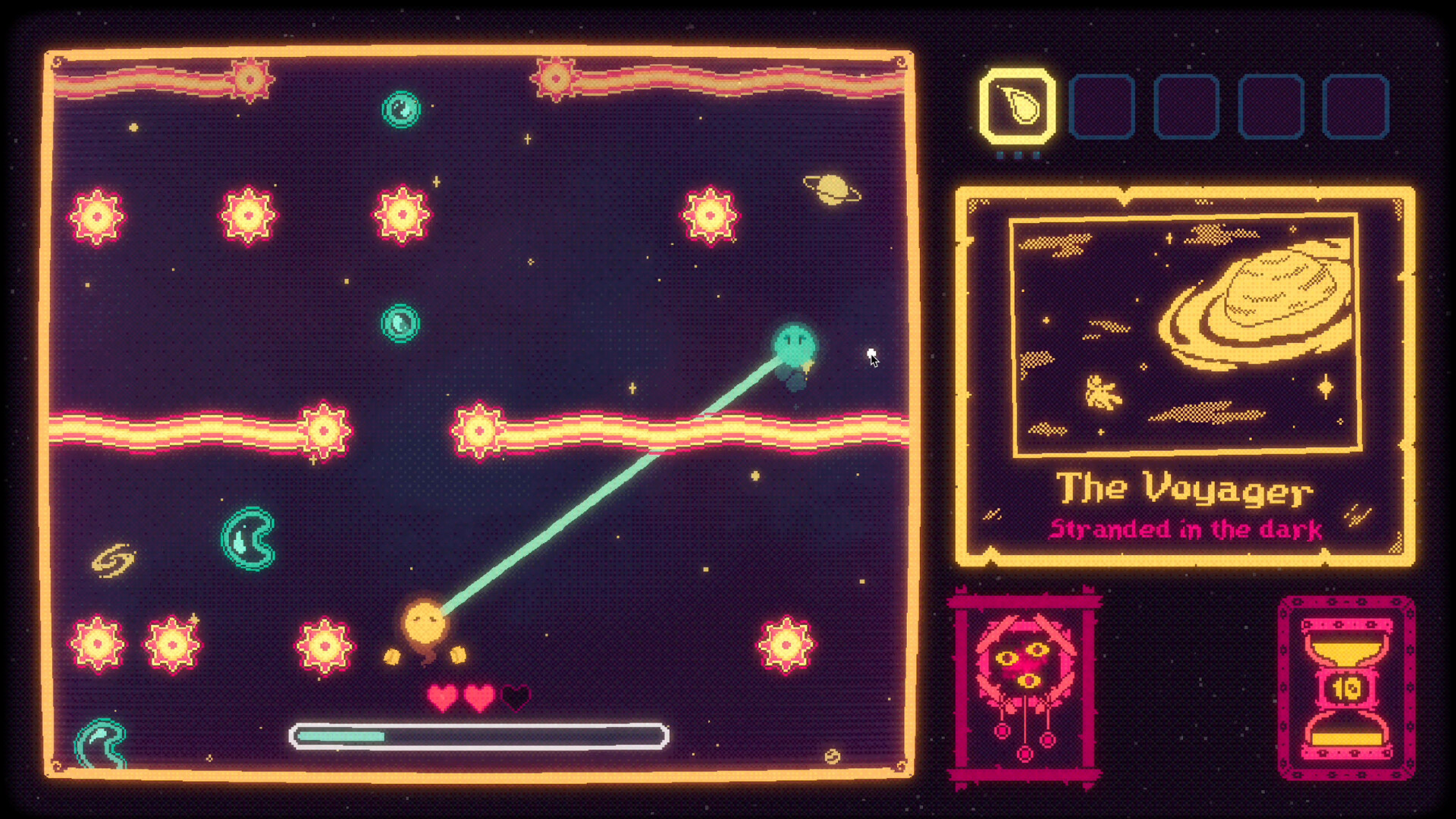Click the Stranded in the dark subtitle
The width and height of the screenshot is (1456, 819).
[1187, 530]
